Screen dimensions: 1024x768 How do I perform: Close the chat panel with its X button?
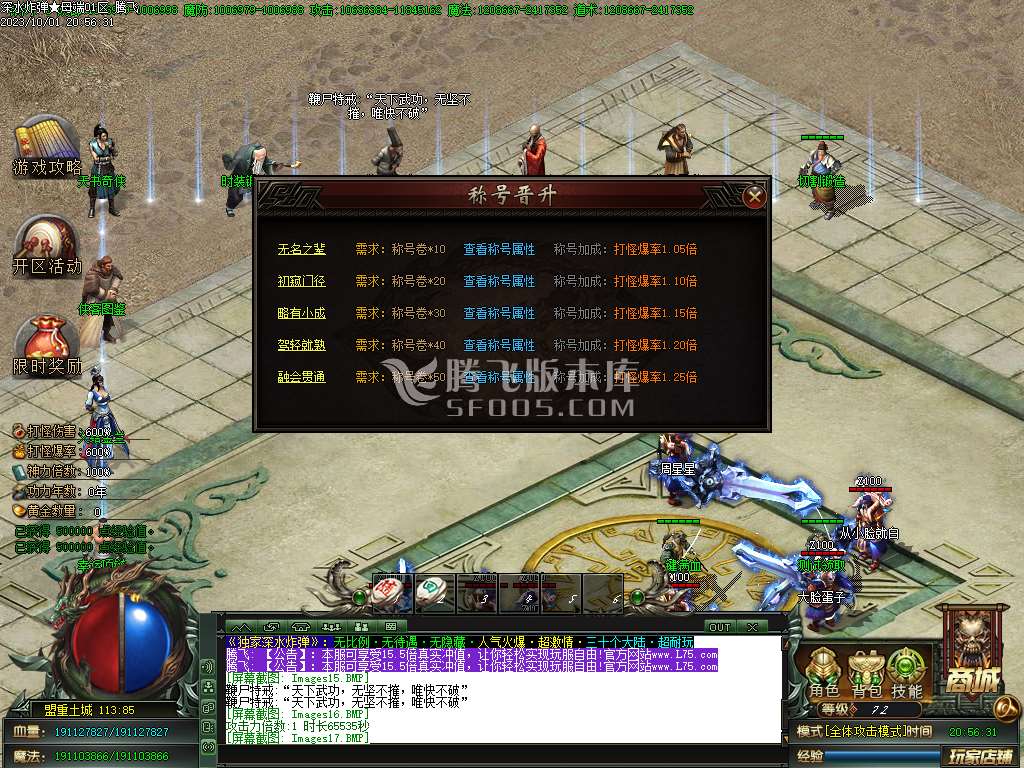pos(752,627)
